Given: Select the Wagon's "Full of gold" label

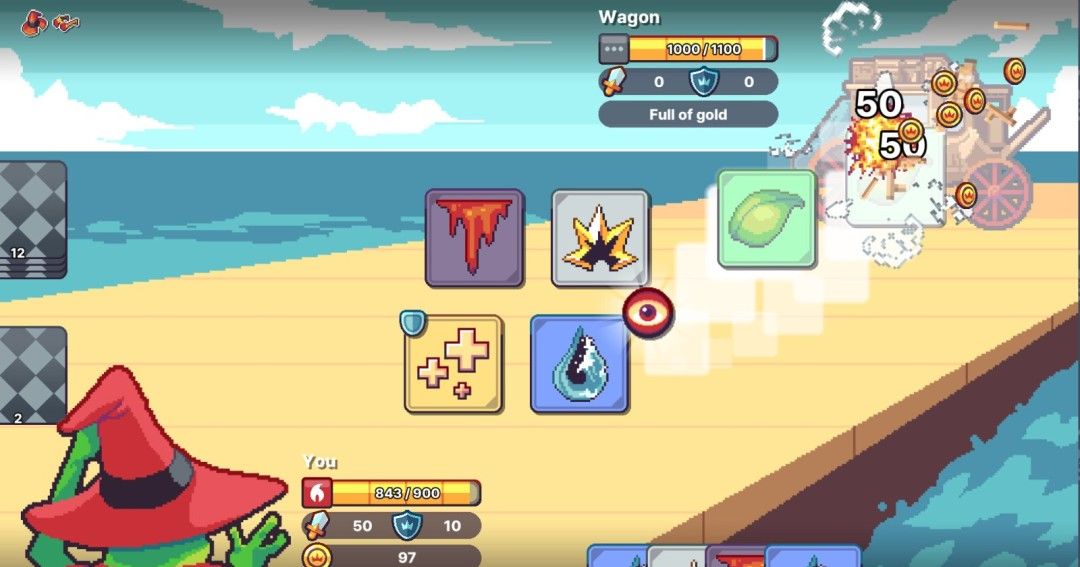Looking at the screenshot, I should 688,114.
